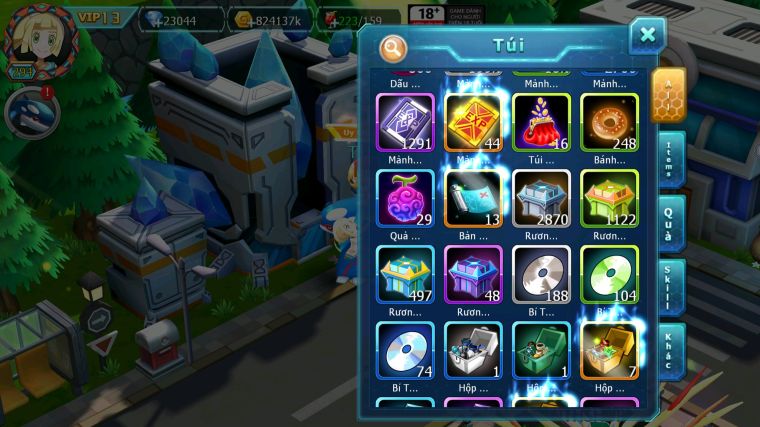Close the Túi bag window

[x=647, y=36]
